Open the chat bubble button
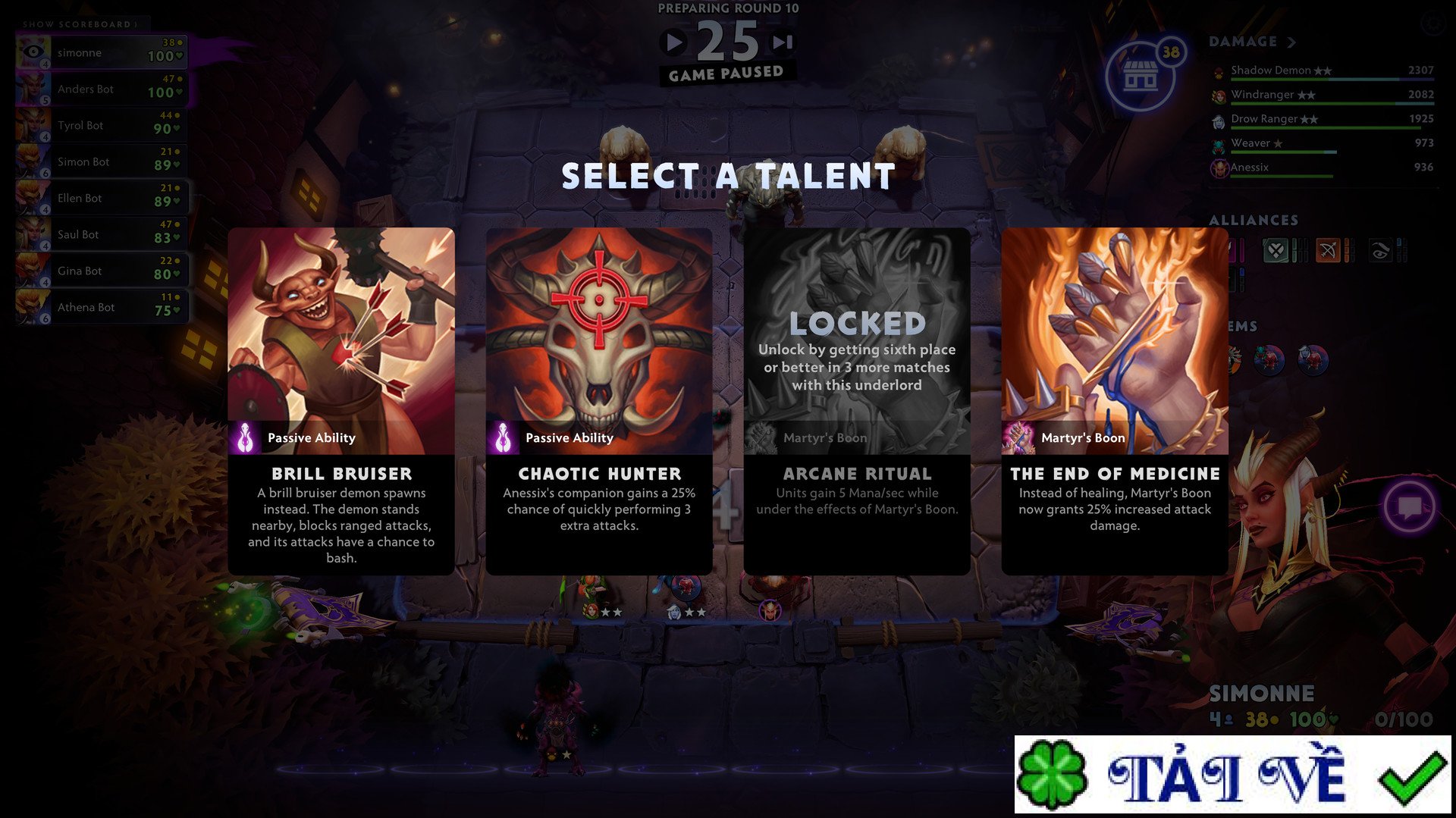This screenshot has height=818, width=1456. [1409, 506]
